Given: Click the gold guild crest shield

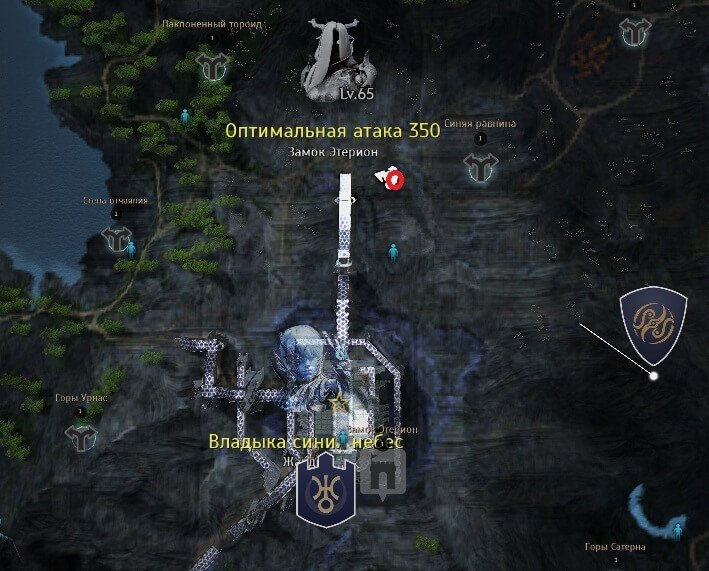Looking at the screenshot, I should click(x=652, y=325).
